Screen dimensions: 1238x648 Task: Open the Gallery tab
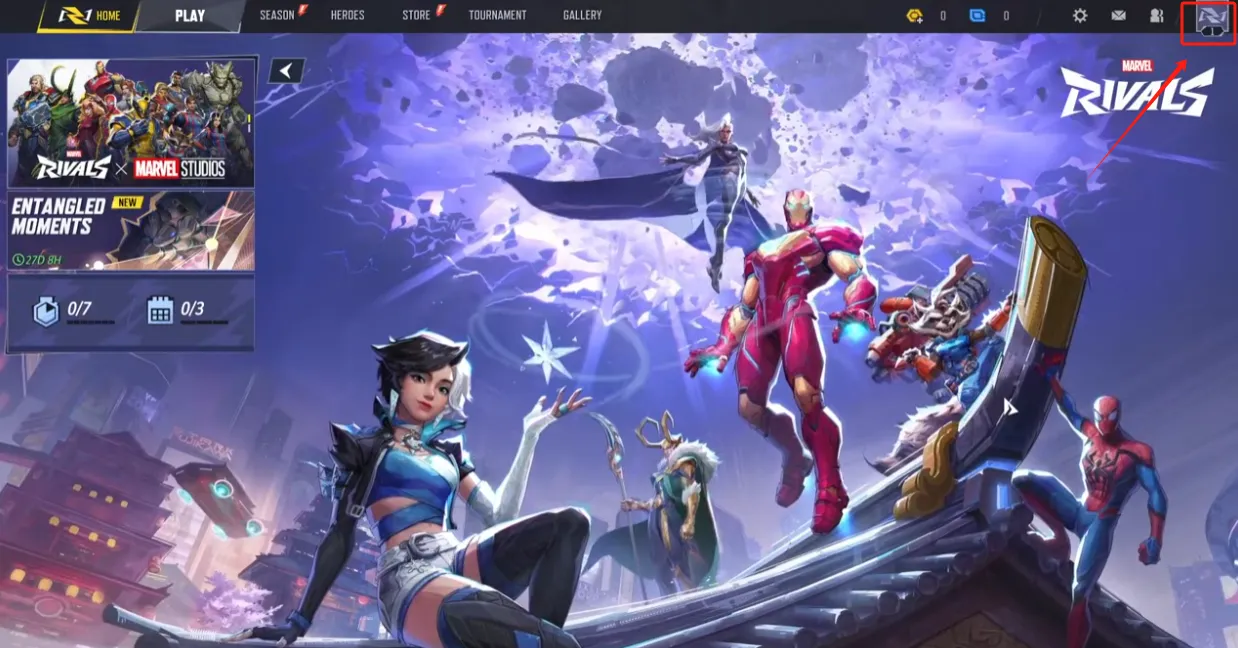582,16
